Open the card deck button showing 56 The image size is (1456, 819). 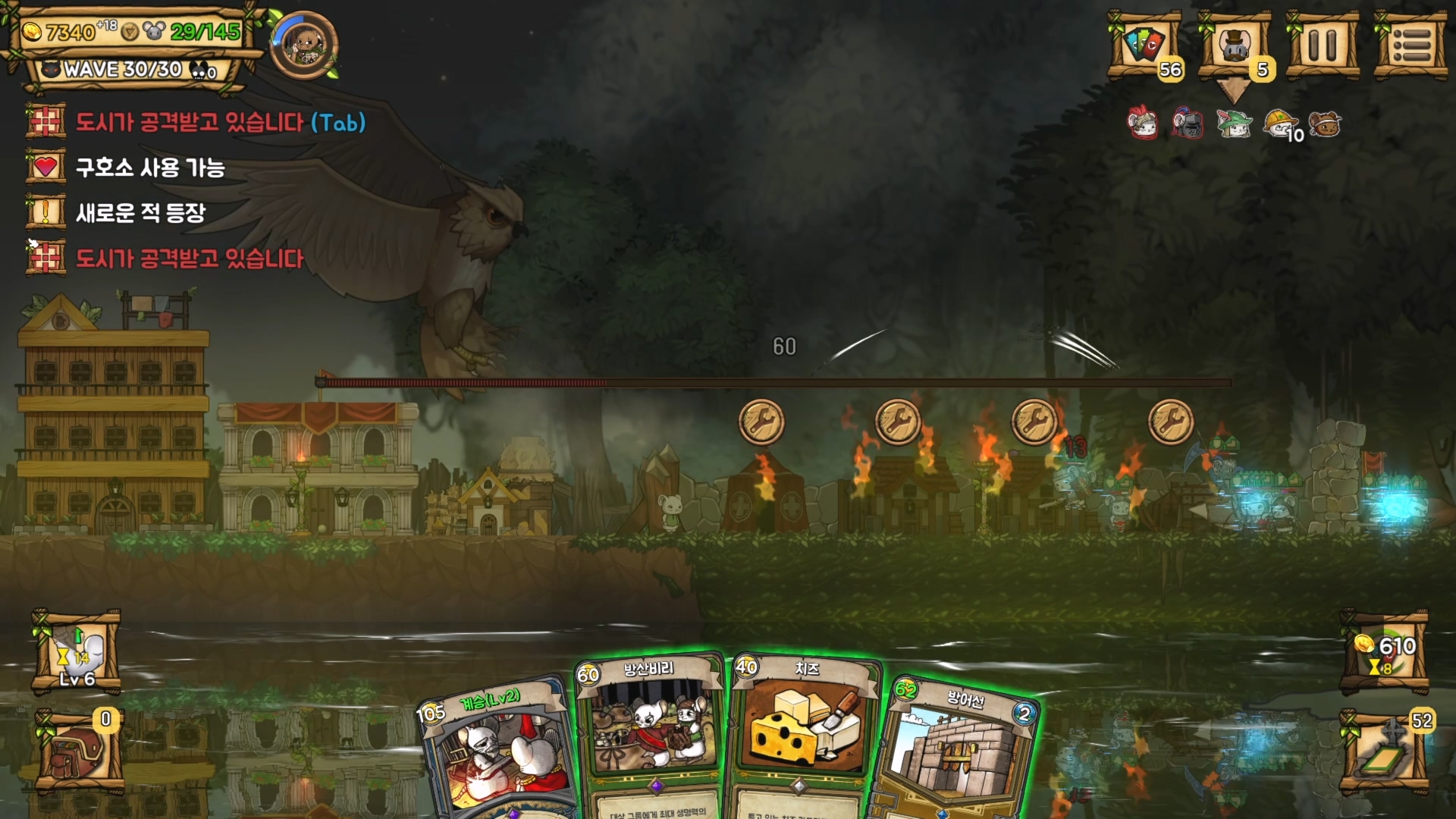click(1145, 45)
